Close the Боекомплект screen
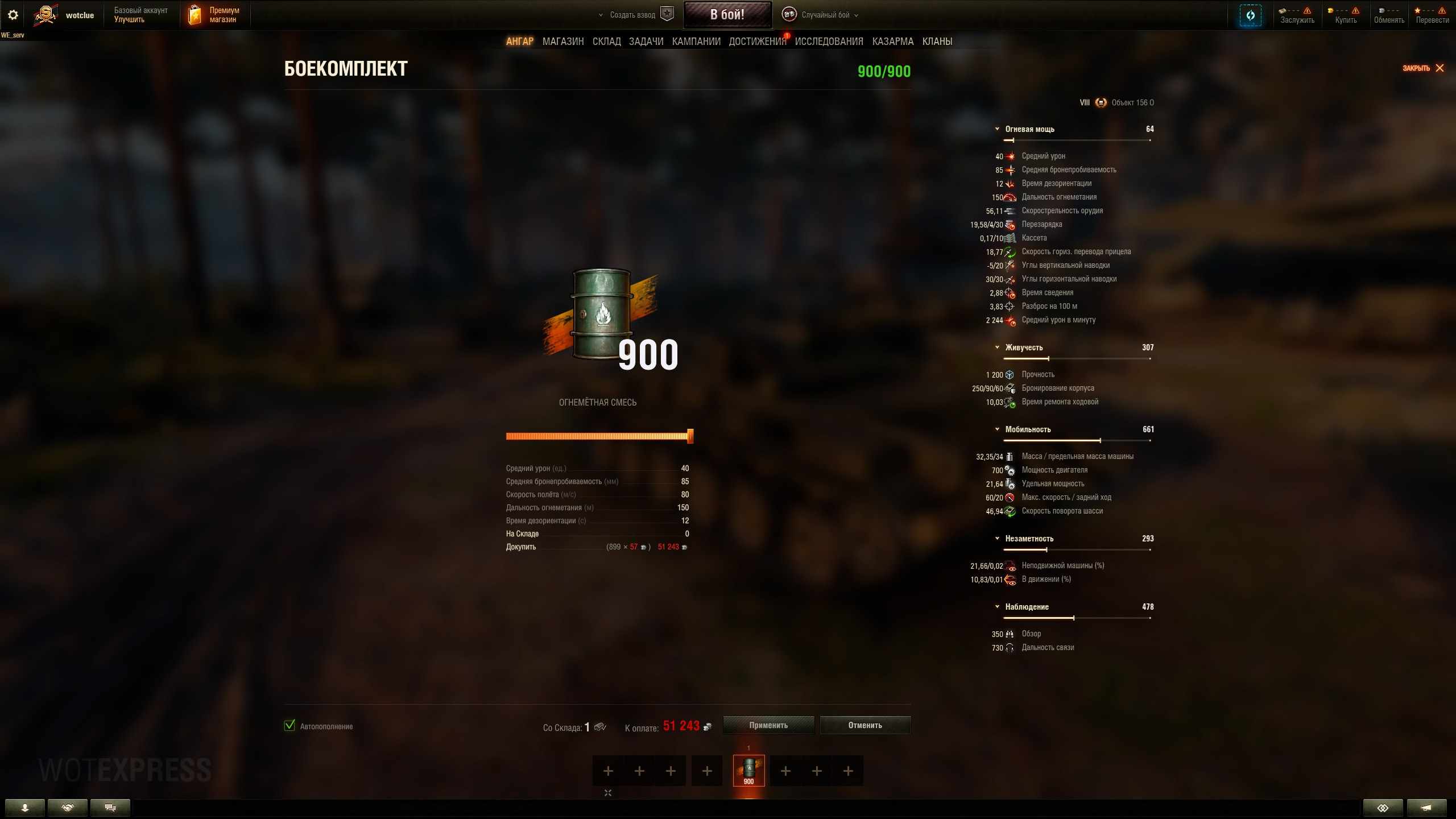 [1423, 68]
